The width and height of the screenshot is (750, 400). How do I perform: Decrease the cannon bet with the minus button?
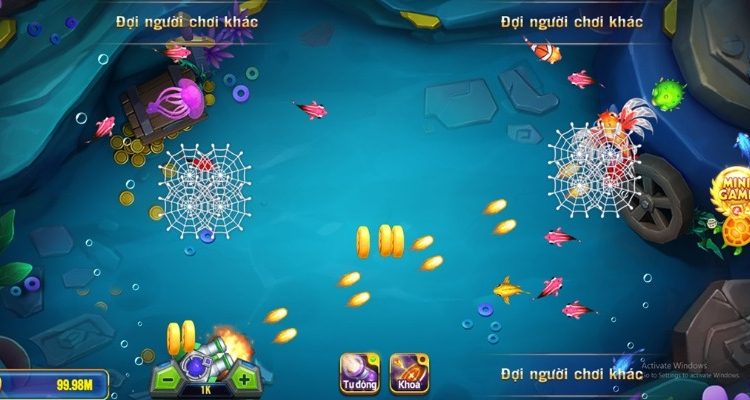[x=166, y=379]
